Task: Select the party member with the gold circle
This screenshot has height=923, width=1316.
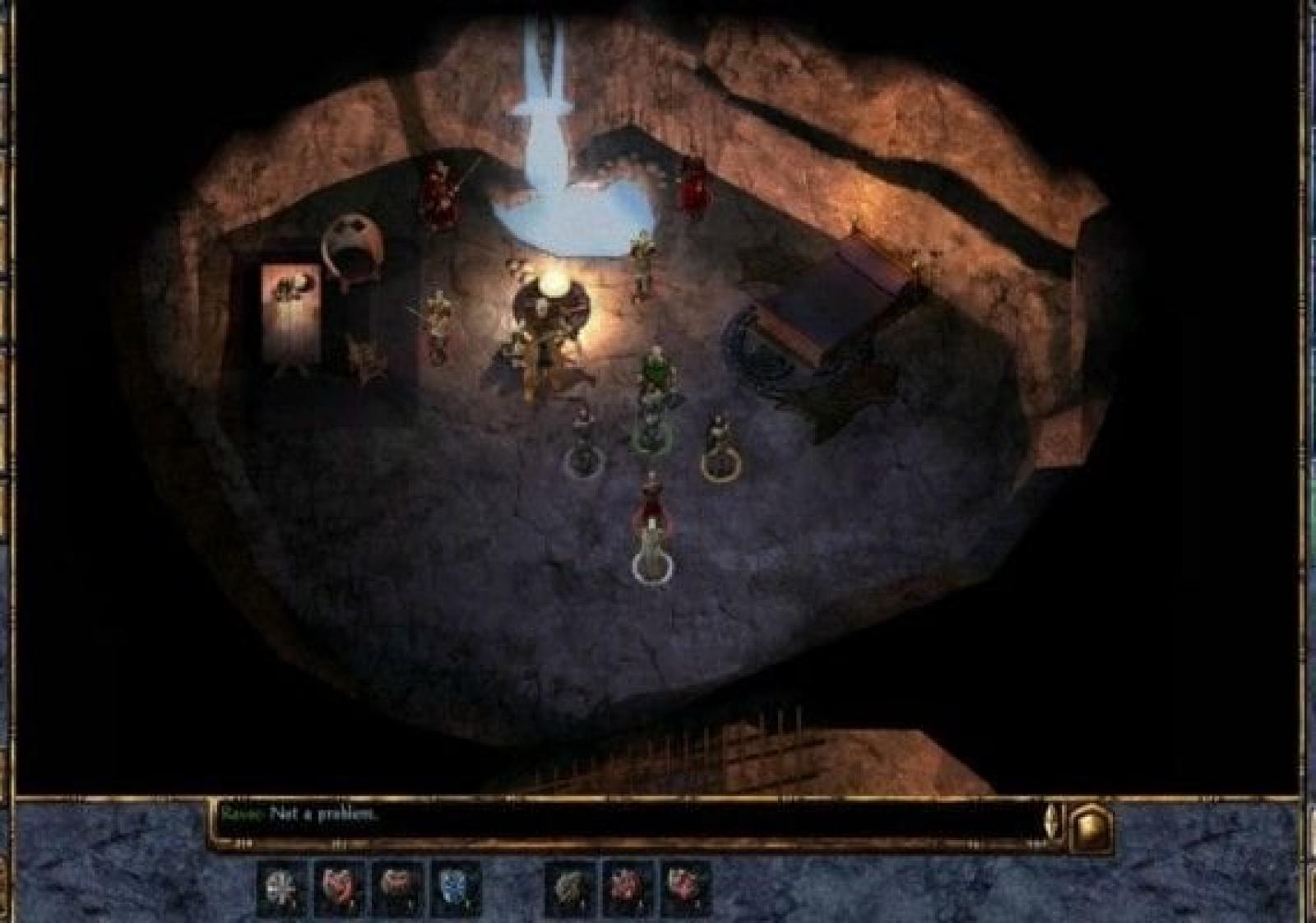Action: click(x=721, y=448)
